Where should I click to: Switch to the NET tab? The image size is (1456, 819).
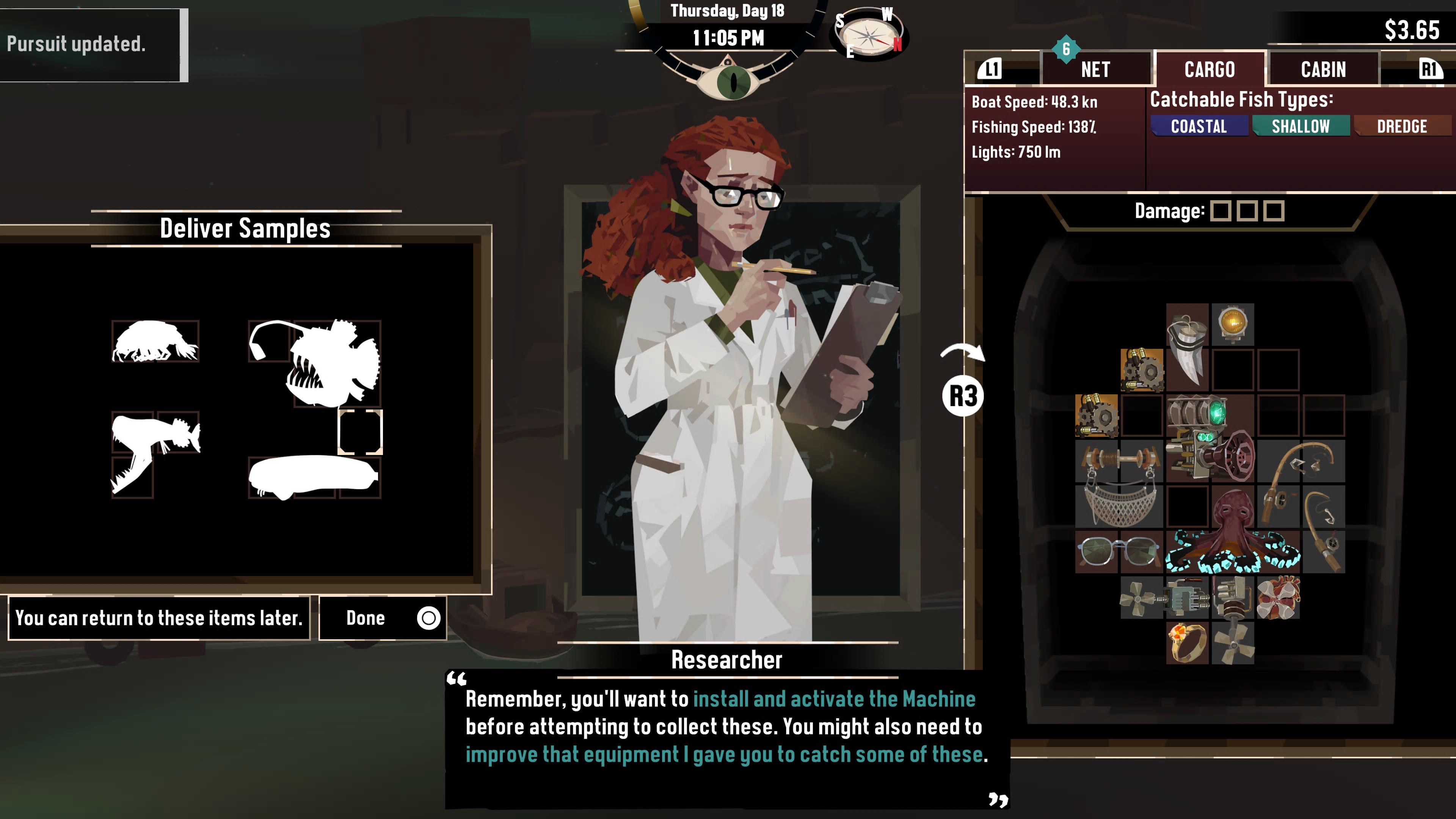(x=1095, y=69)
